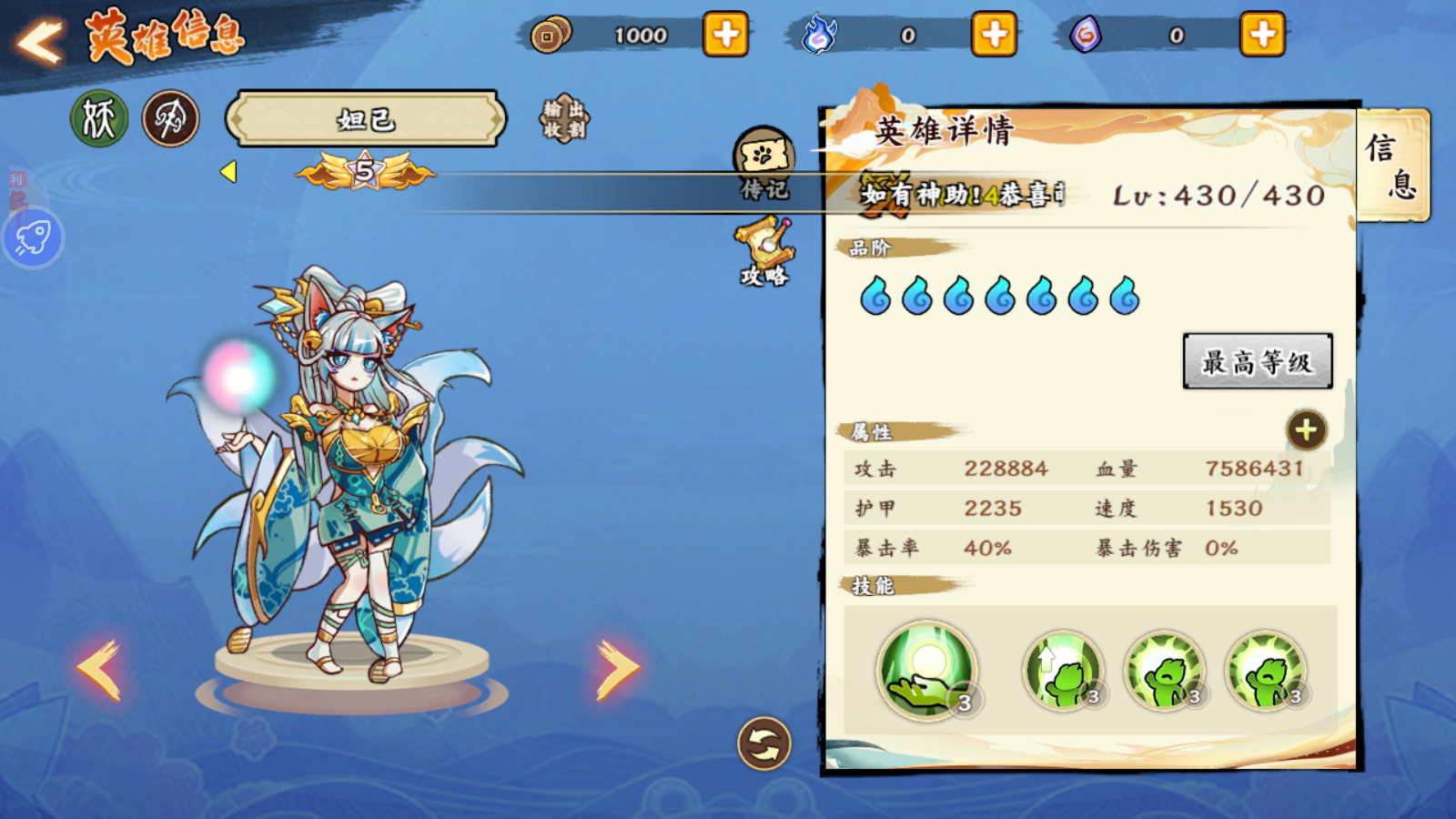Screen dimensions: 1456x819
Task: Open the 传记 biography page
Action: 763,164
